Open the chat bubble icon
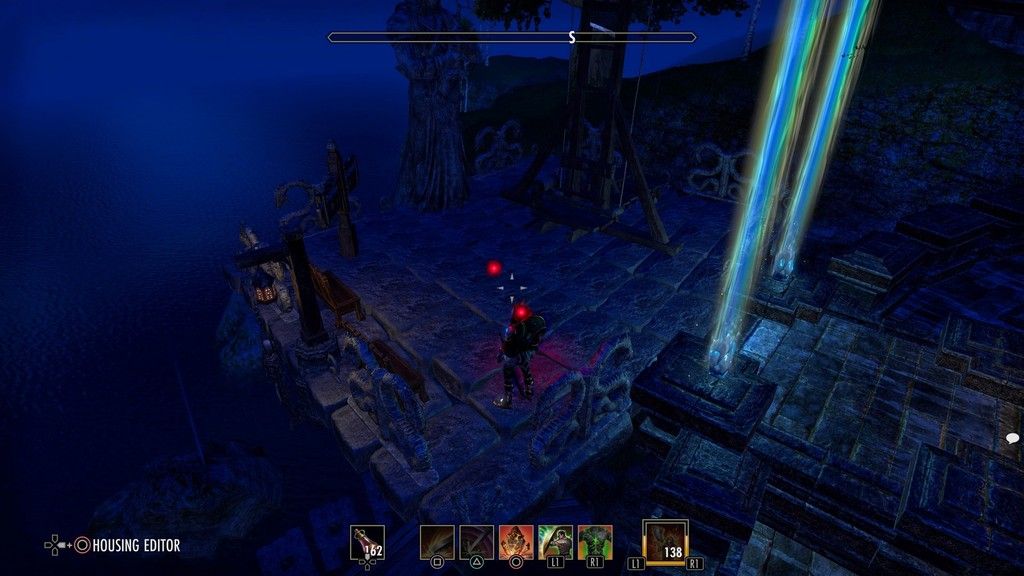 click(x=1012, y=438)
